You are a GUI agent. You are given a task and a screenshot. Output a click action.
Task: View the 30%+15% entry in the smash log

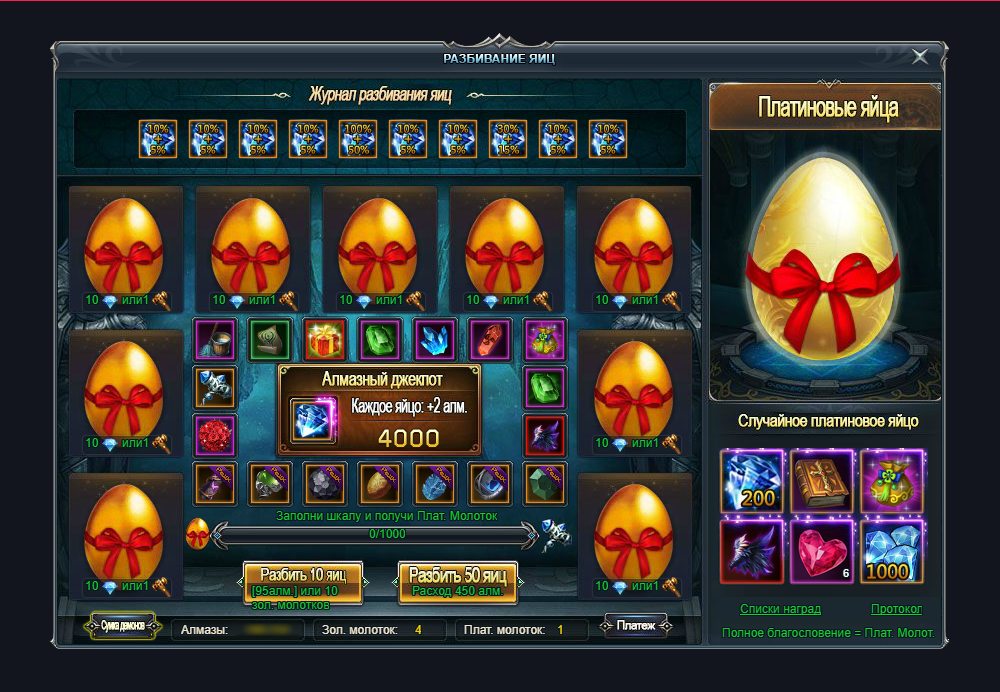(x=508, y=139)
